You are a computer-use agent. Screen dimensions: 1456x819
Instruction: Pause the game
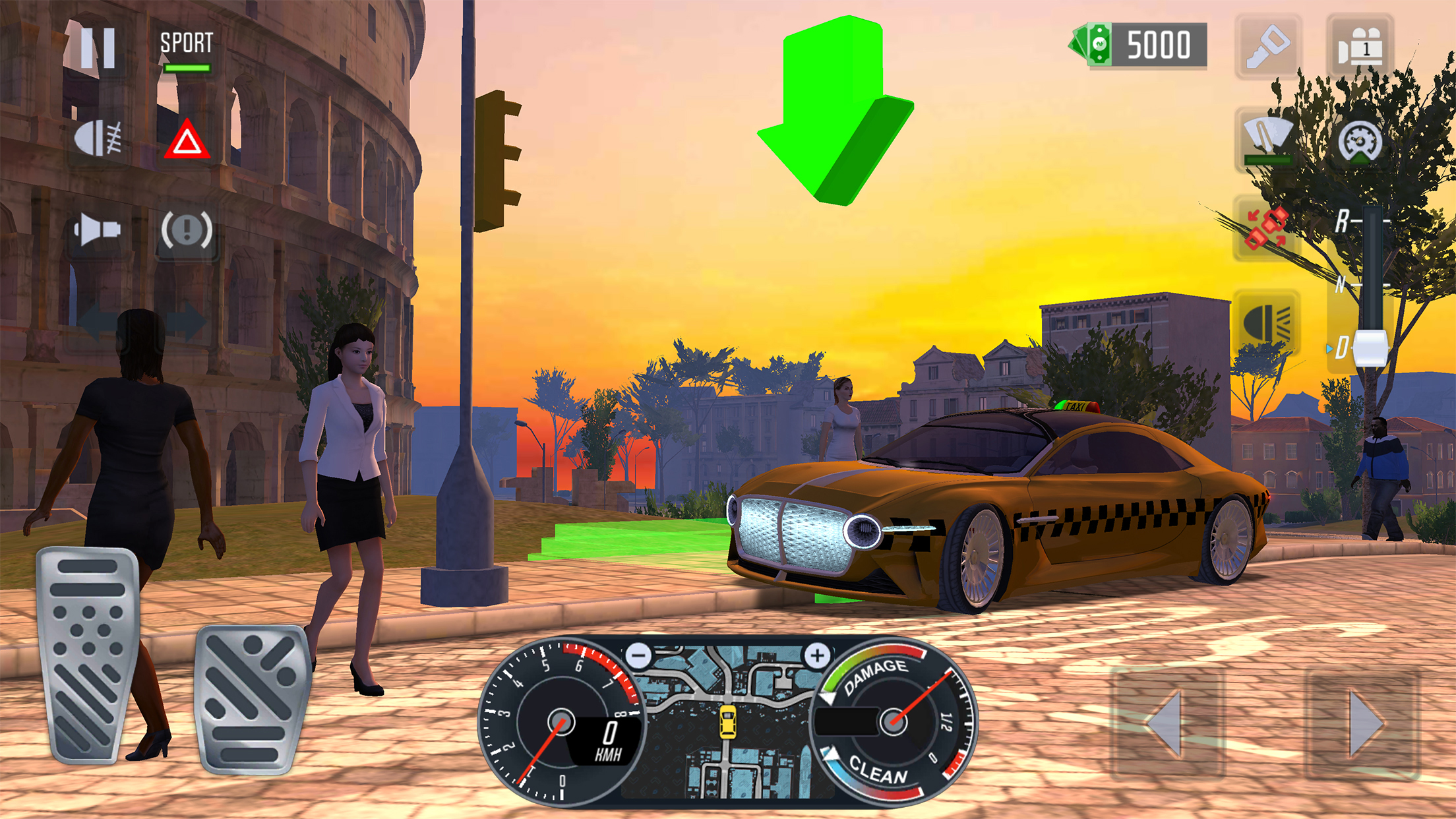tap(98, 47)
